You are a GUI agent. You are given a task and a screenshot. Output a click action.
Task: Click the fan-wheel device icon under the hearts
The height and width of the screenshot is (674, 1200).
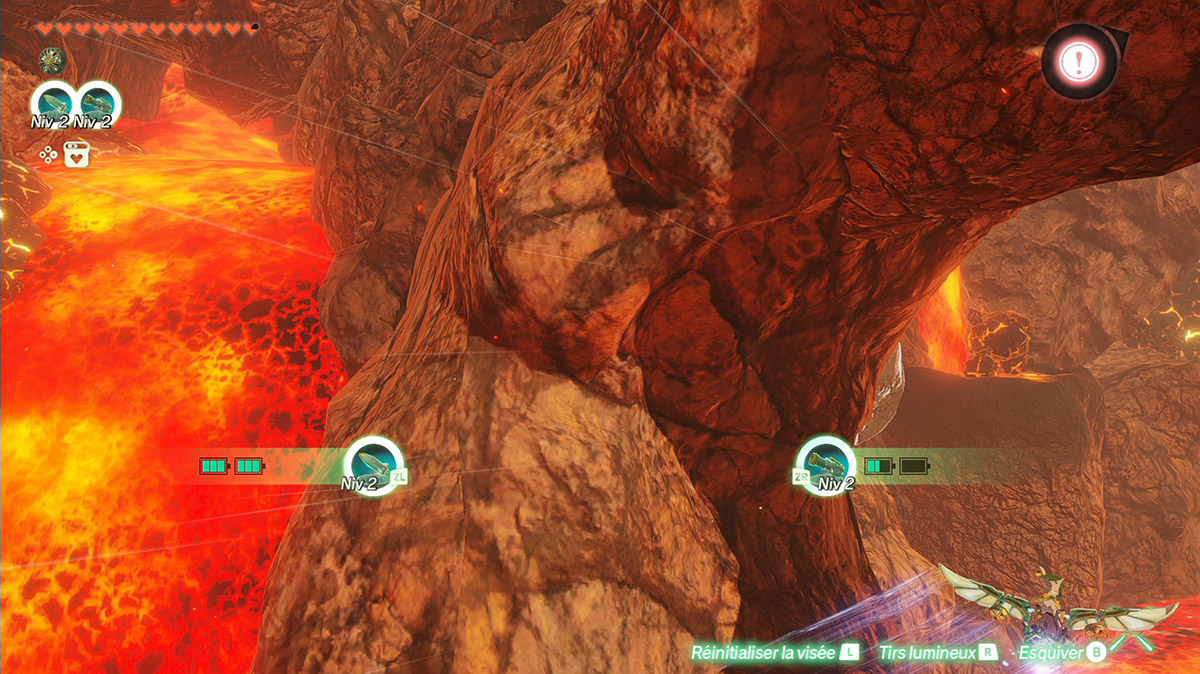click(50, 60)
